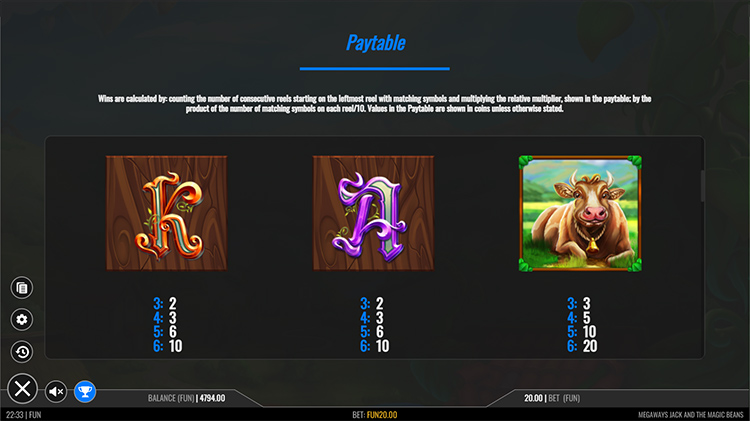Toggle the muted sound speaker icon
Viewport: 750px width, 421px height.
point(56,391)
